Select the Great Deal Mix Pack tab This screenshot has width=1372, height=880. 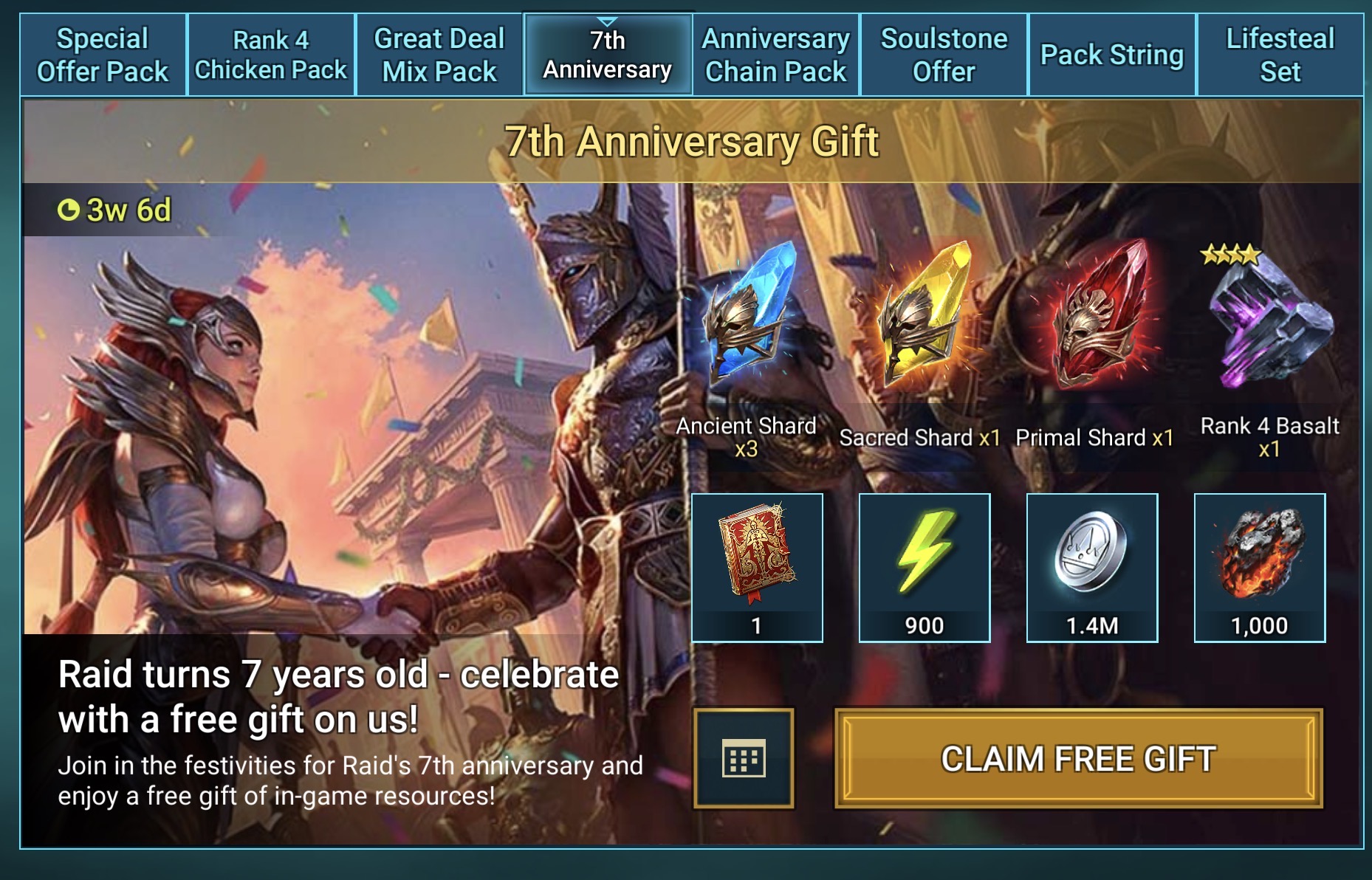[439, 55]
